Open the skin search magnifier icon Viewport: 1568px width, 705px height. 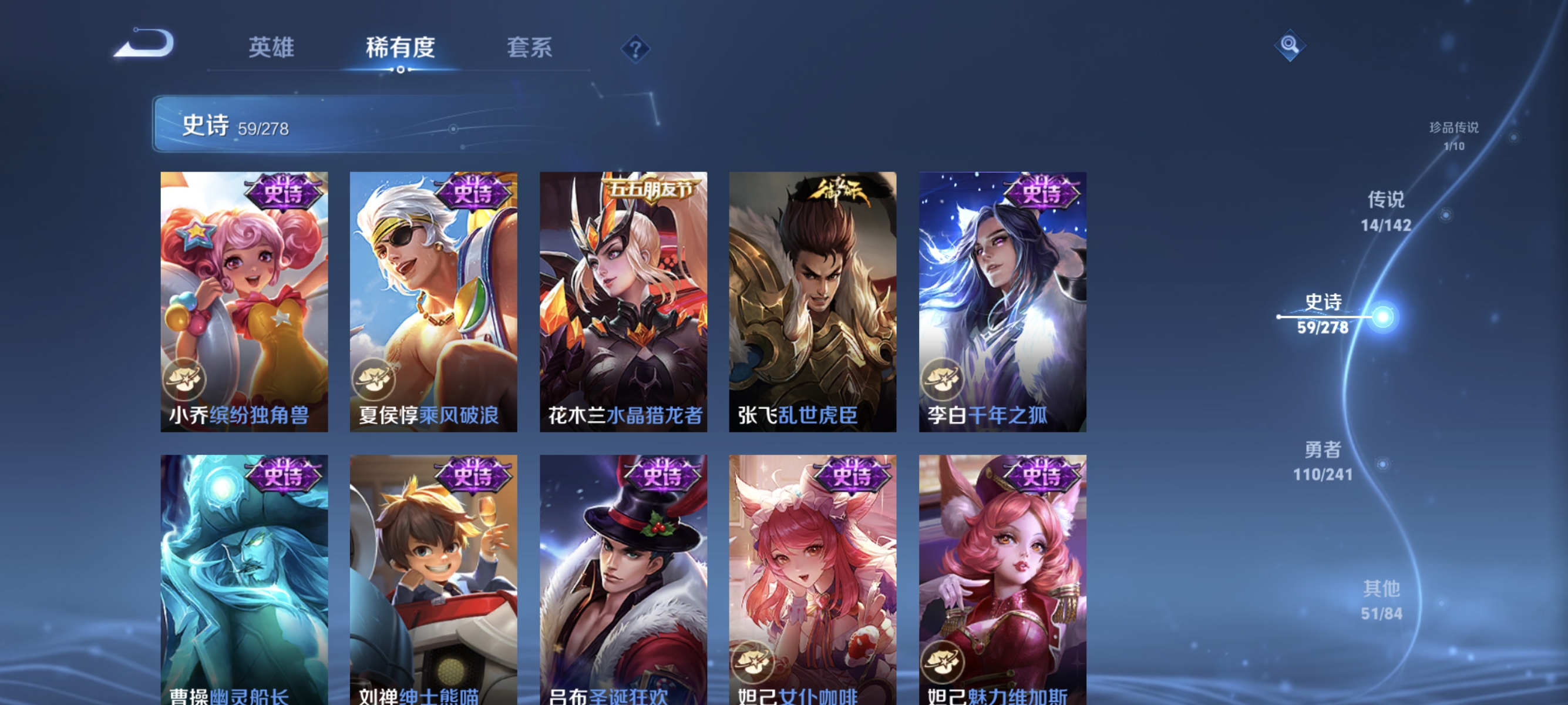coord(1291,45)
